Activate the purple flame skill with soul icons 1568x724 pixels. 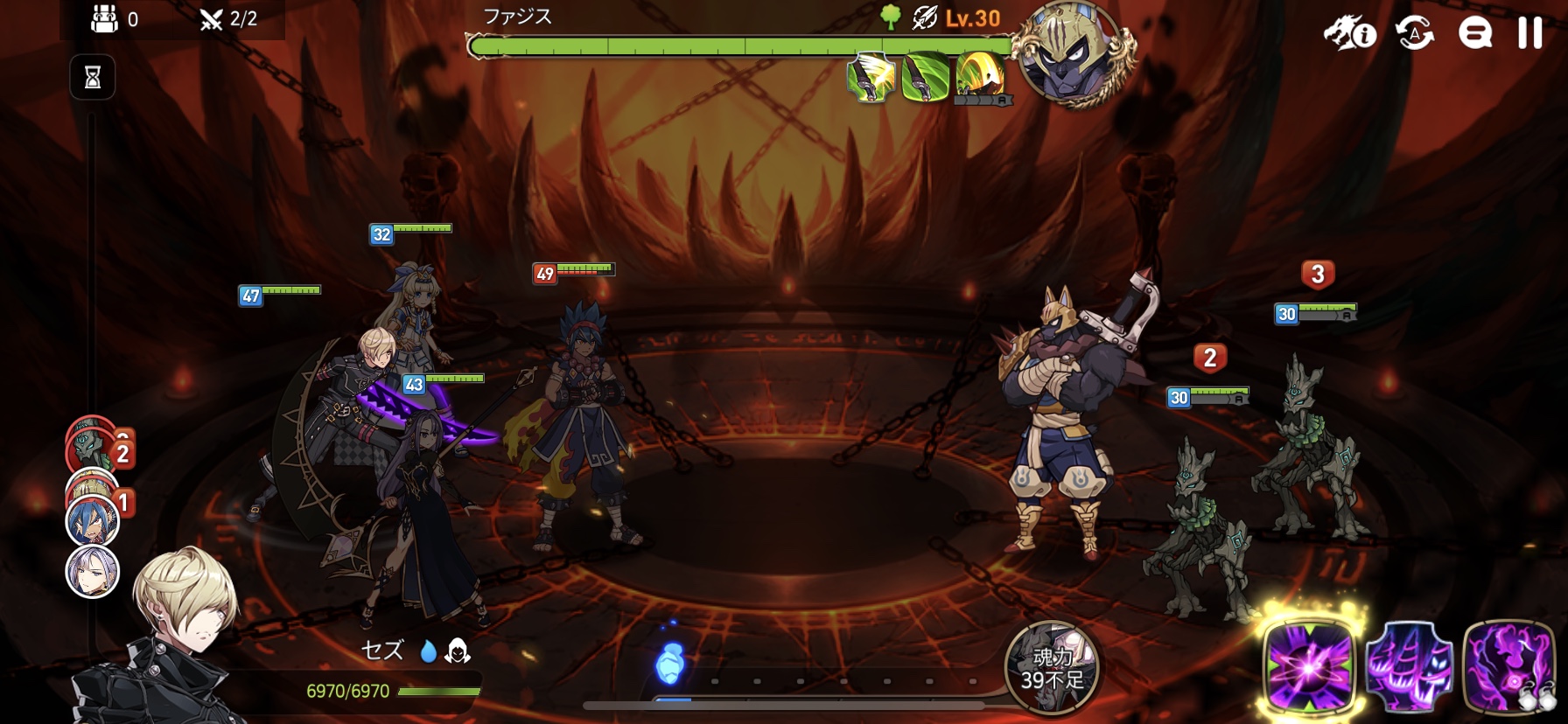pos(1508,666)
